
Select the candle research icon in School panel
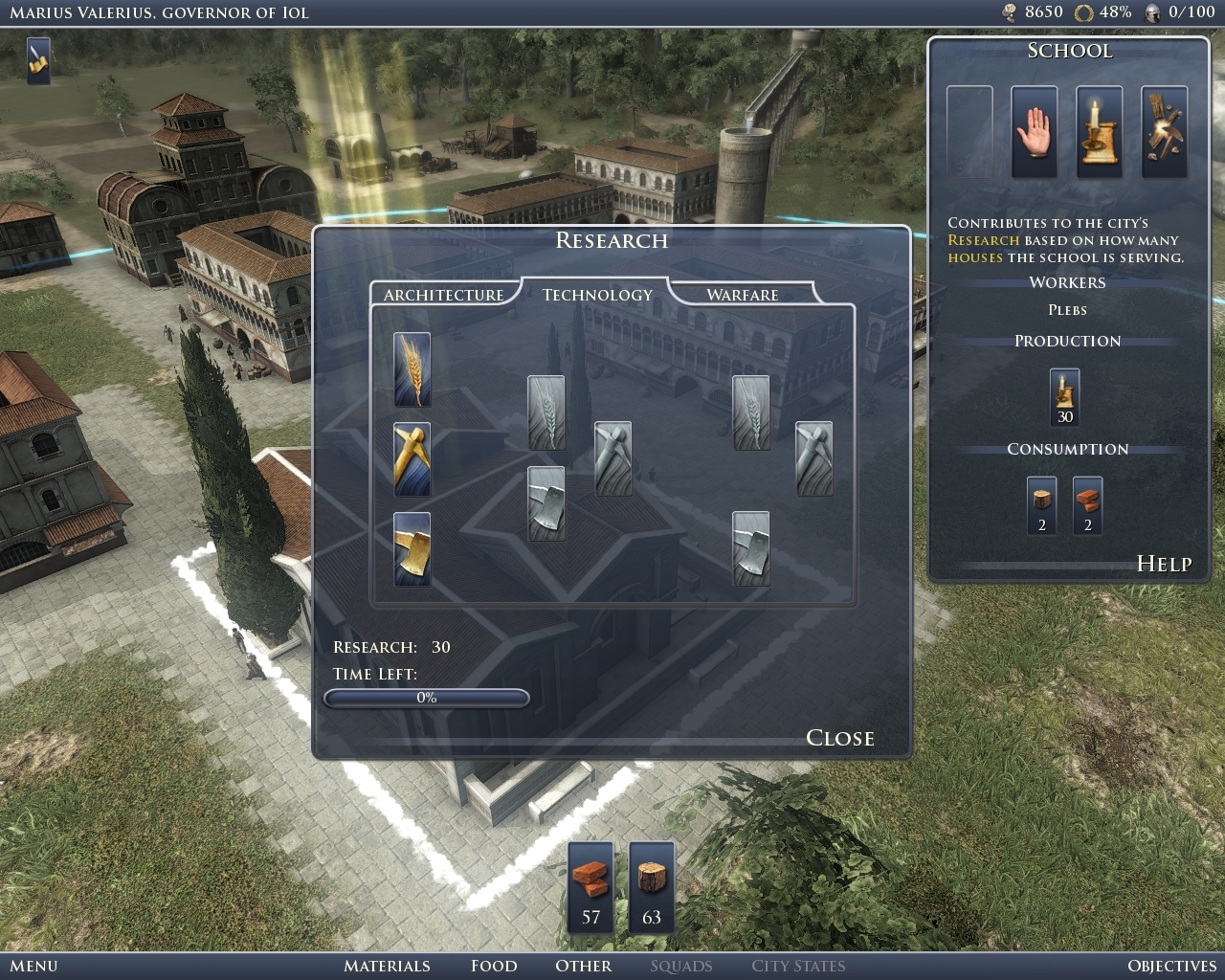point(1099,132)
